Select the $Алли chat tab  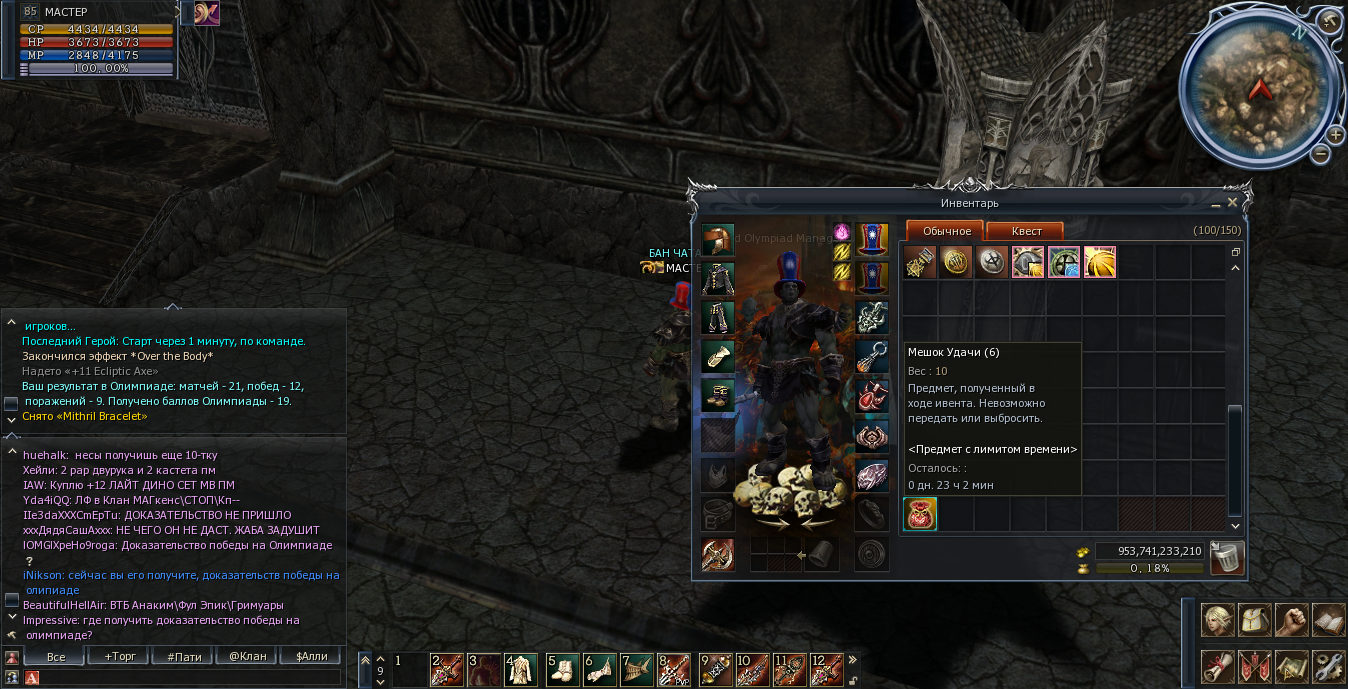311,657
